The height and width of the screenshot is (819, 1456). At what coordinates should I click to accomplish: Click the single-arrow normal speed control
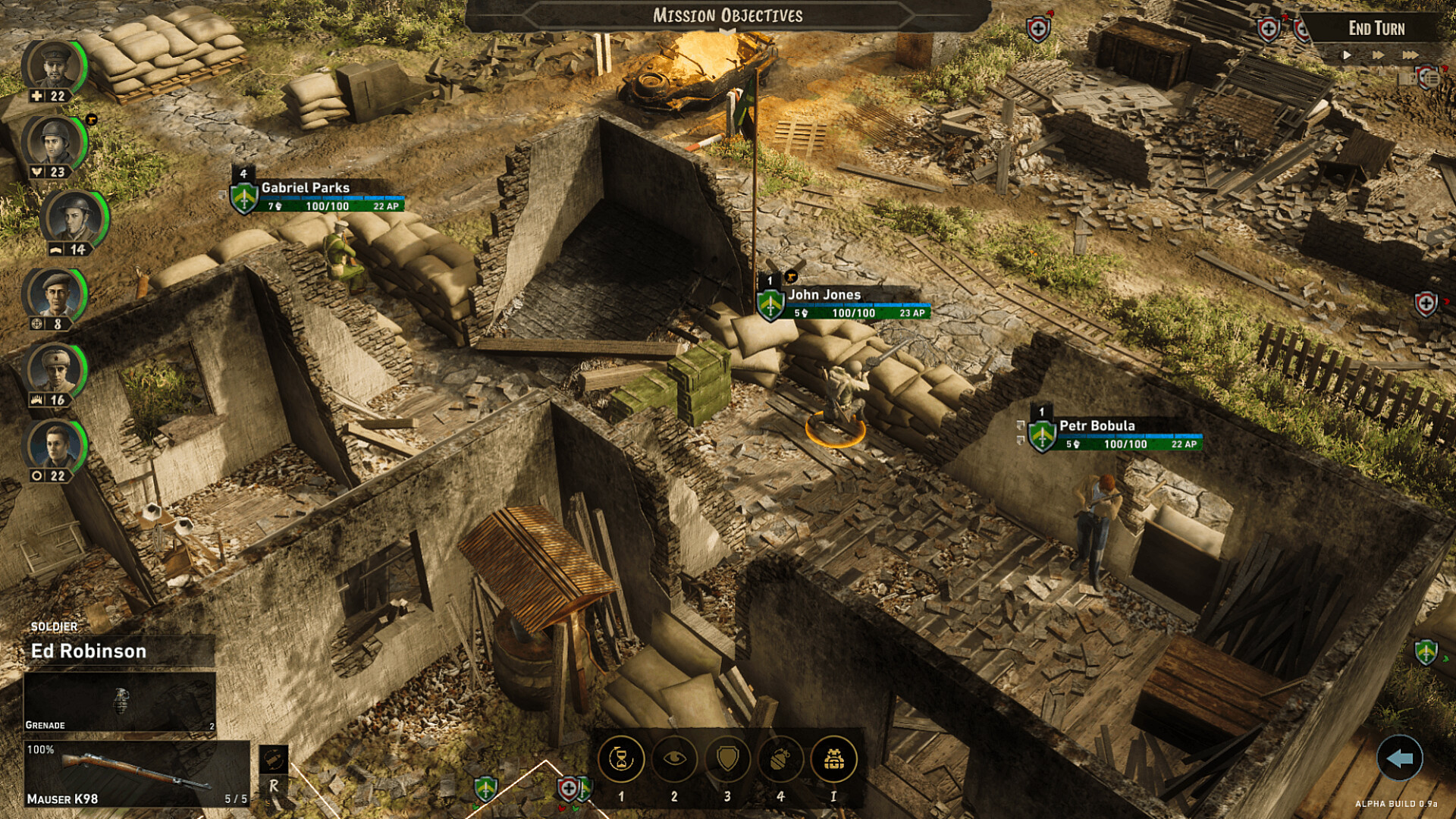pos(1347,55)
